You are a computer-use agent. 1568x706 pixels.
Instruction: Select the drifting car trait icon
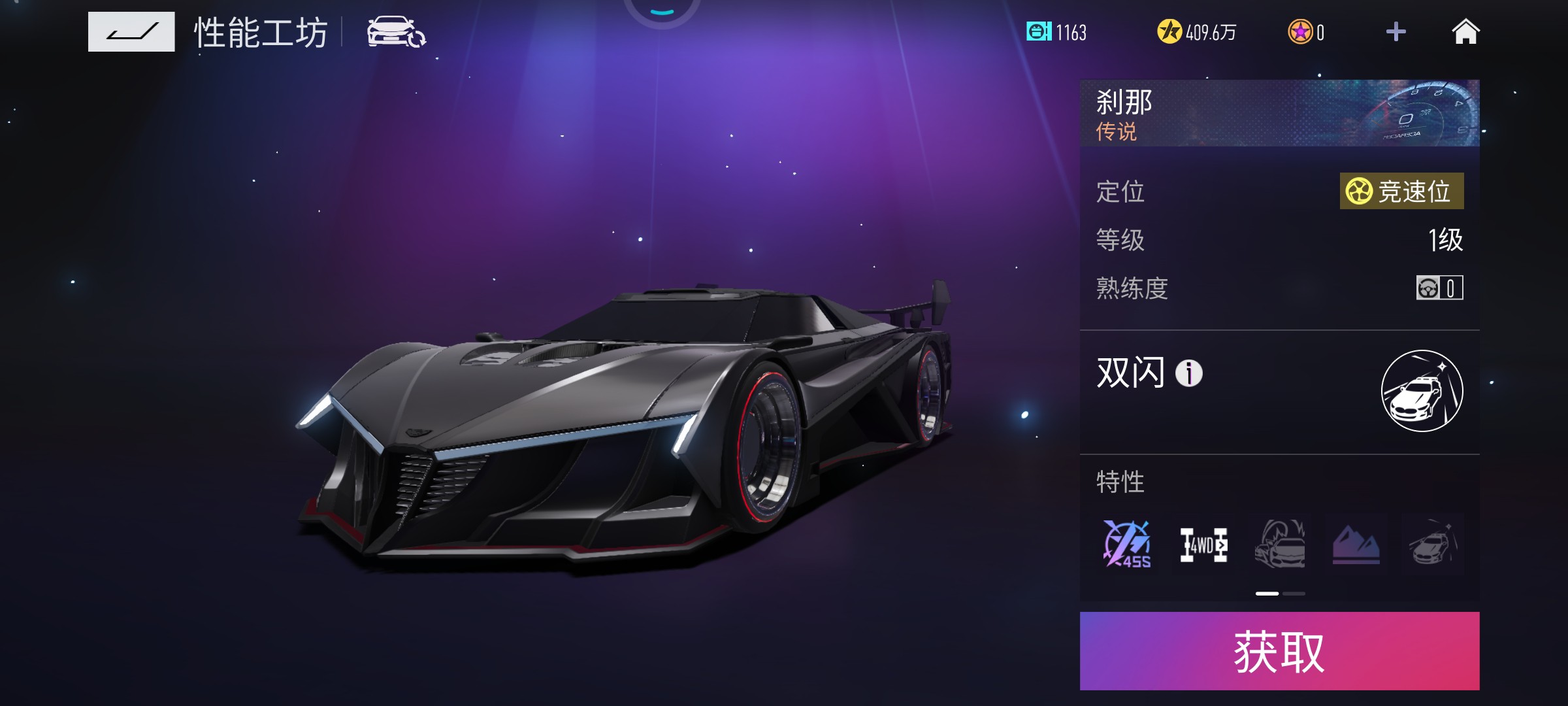tap(1280, 545)
